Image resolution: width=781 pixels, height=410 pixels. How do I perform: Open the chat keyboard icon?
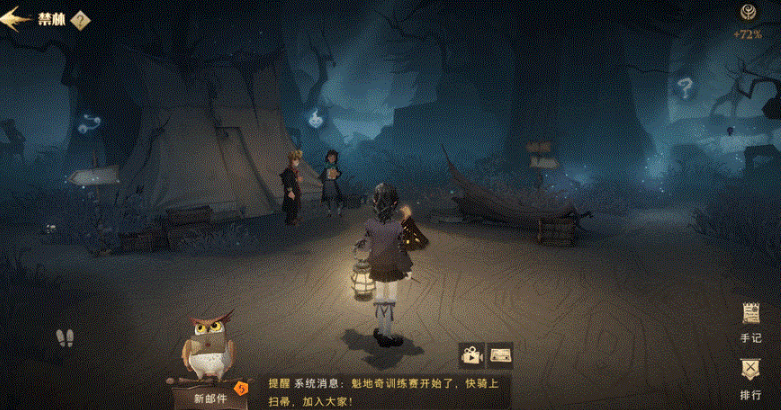pos(500,353)
